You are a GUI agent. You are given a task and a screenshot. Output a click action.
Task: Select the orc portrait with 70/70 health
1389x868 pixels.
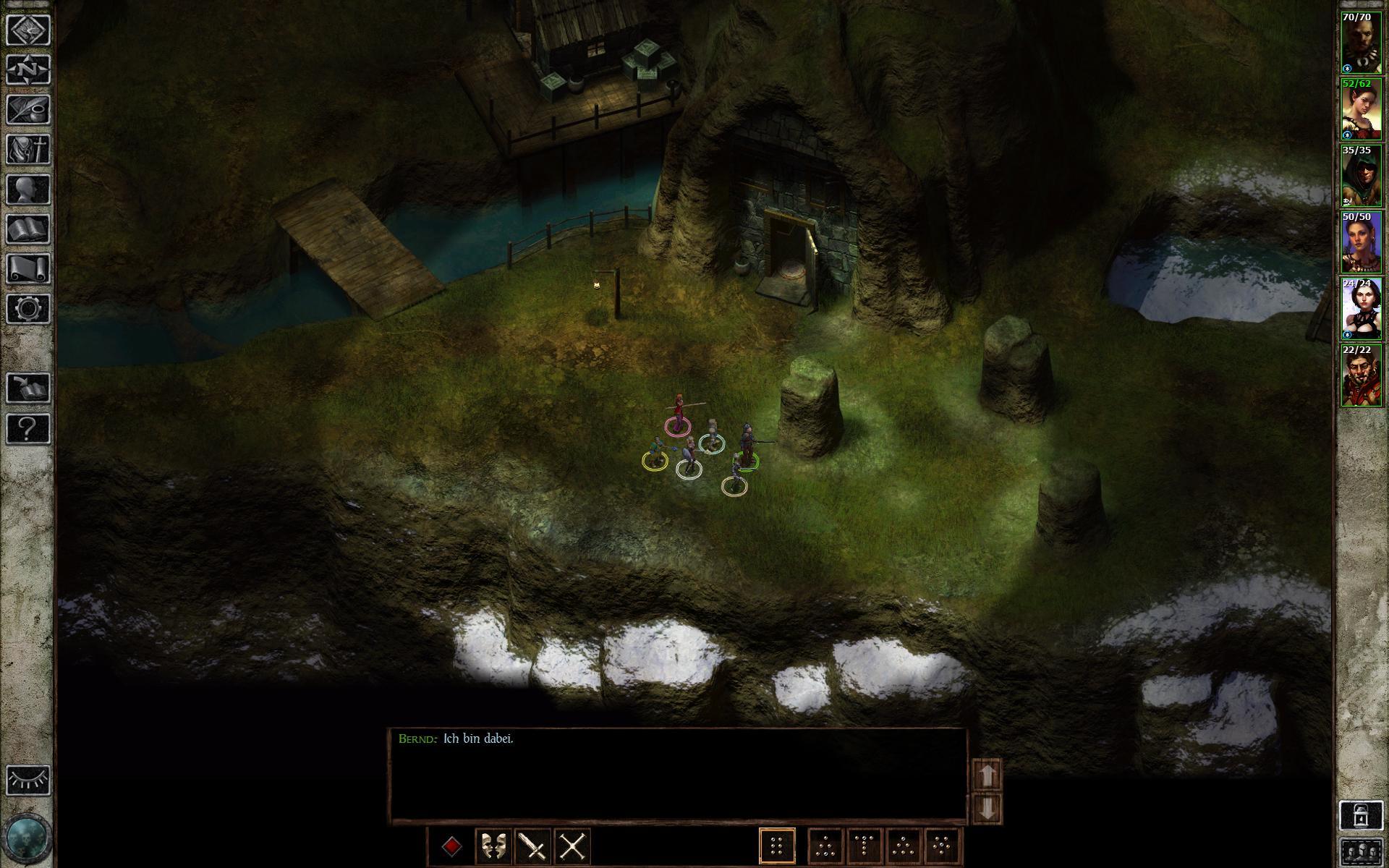point(1361,43)
